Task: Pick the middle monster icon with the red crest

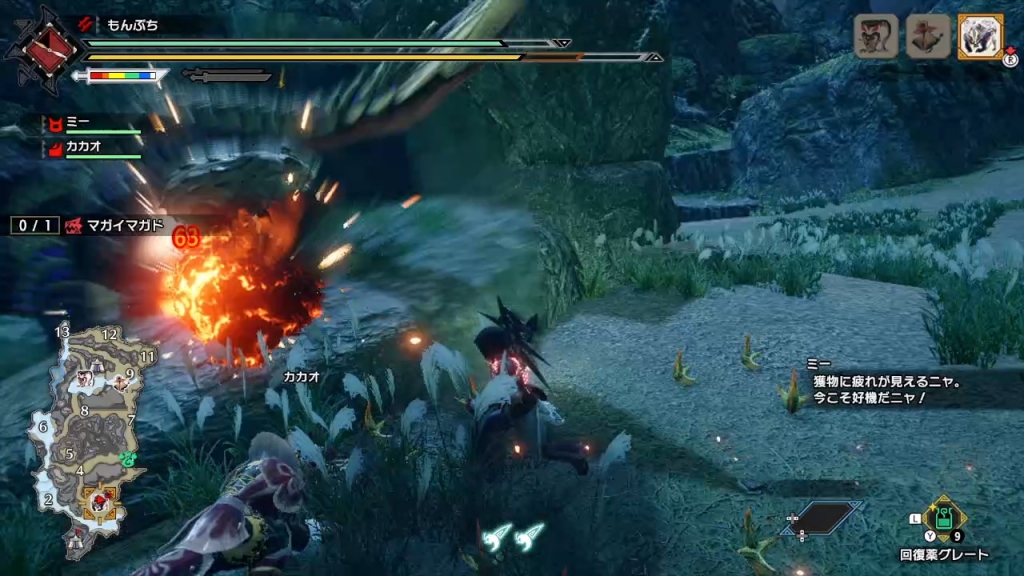Action: point(926,37)
